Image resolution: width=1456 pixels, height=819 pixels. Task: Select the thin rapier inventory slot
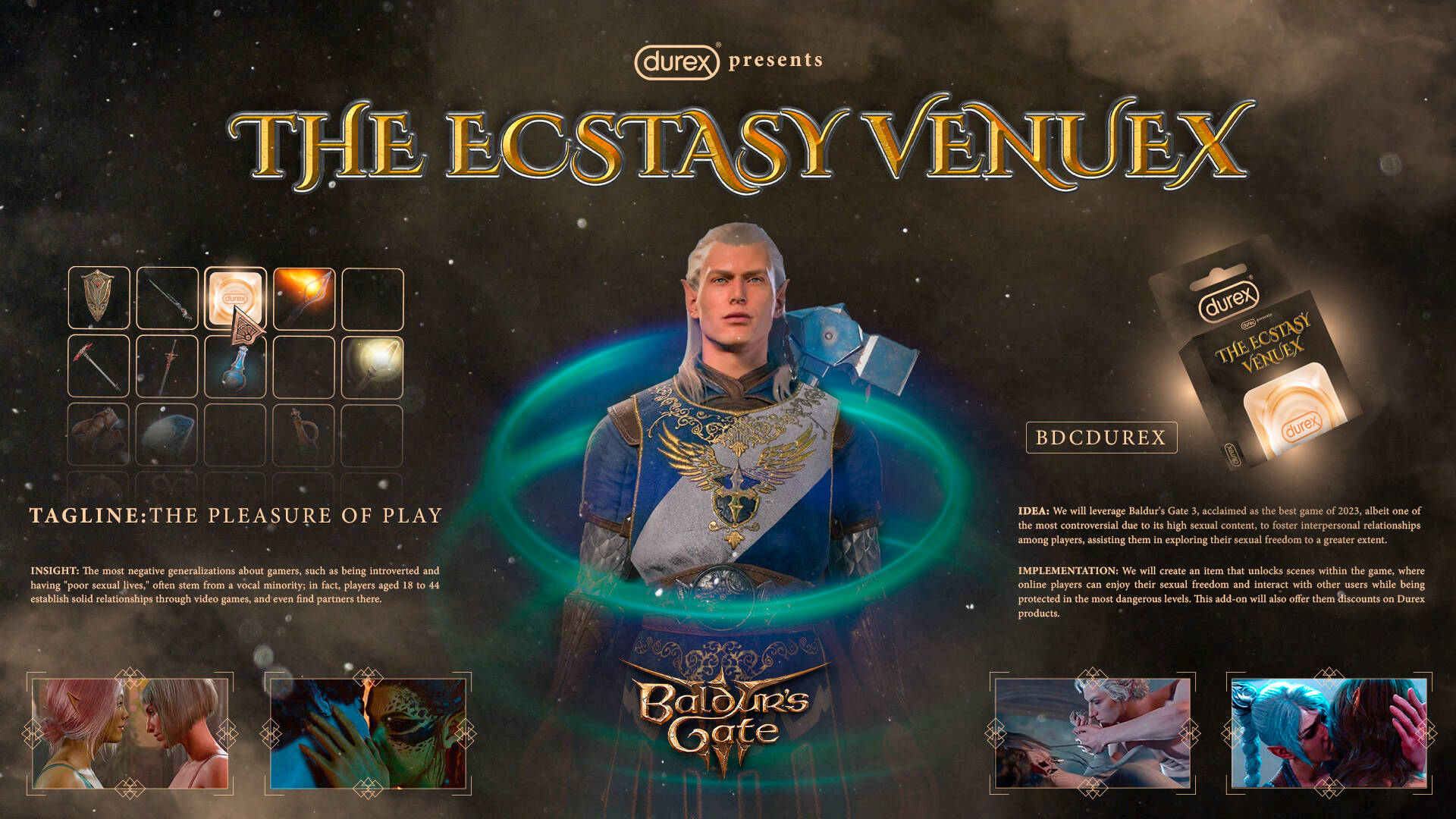click(x=167, y=298)
